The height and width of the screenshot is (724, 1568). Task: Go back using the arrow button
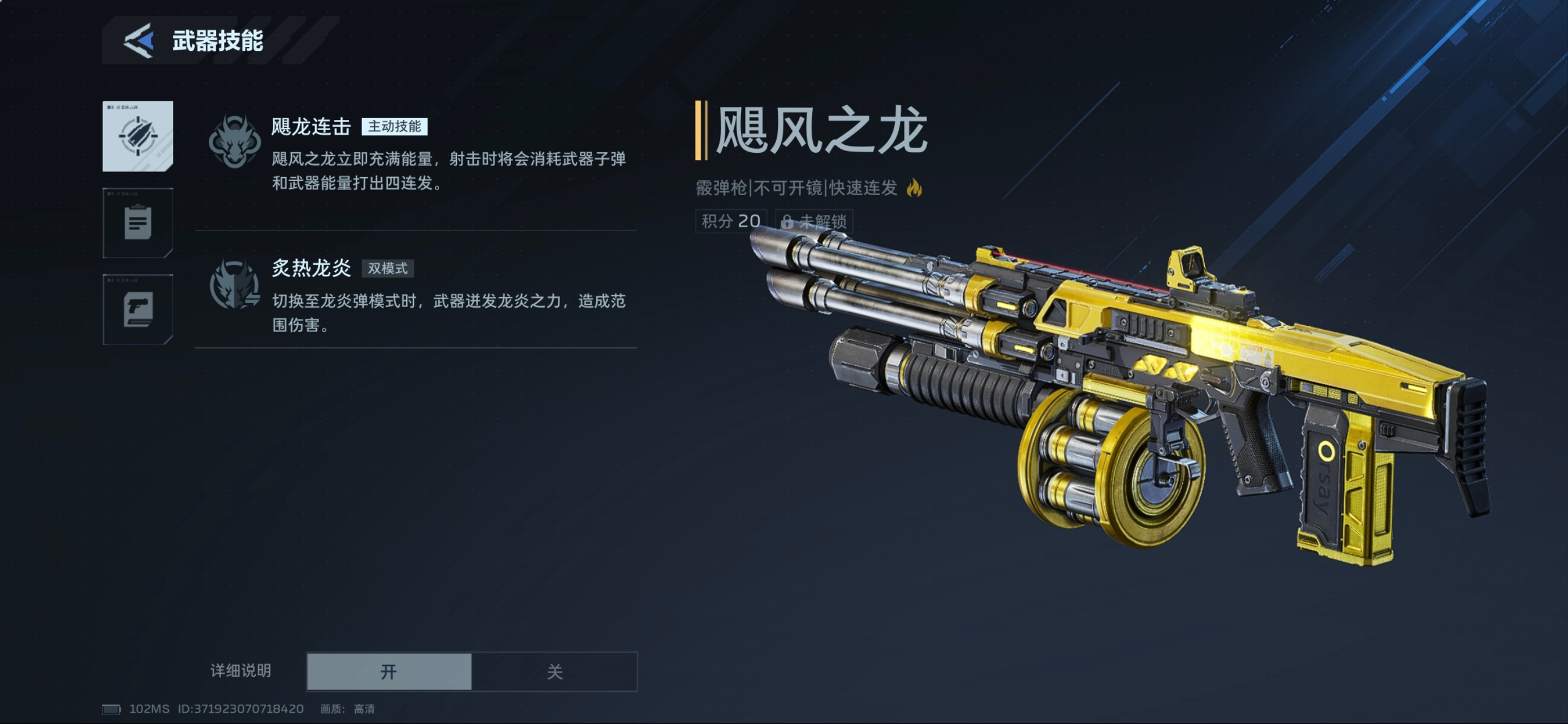tap(139, 41)
